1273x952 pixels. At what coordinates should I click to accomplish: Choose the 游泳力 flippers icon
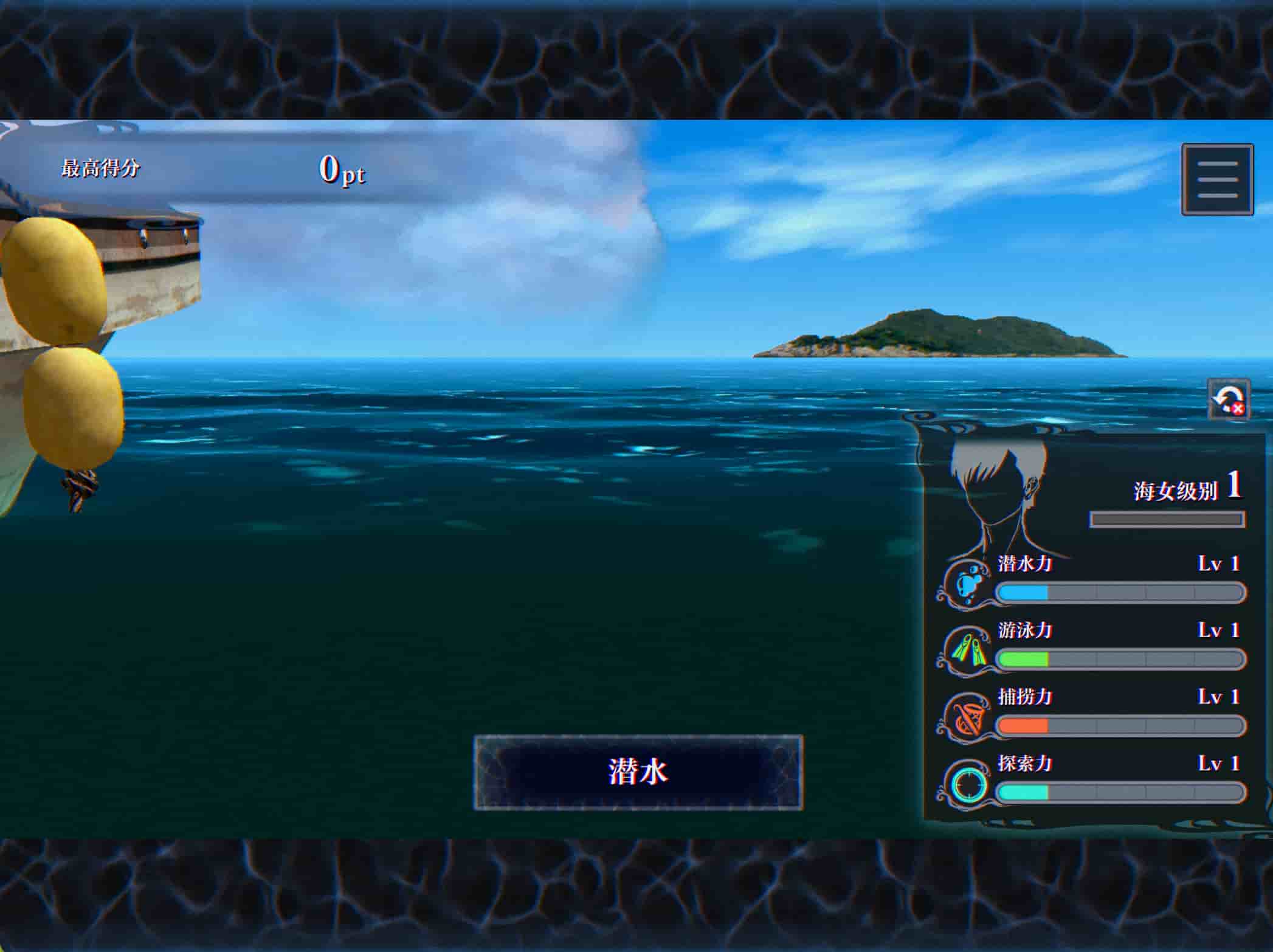968,650
